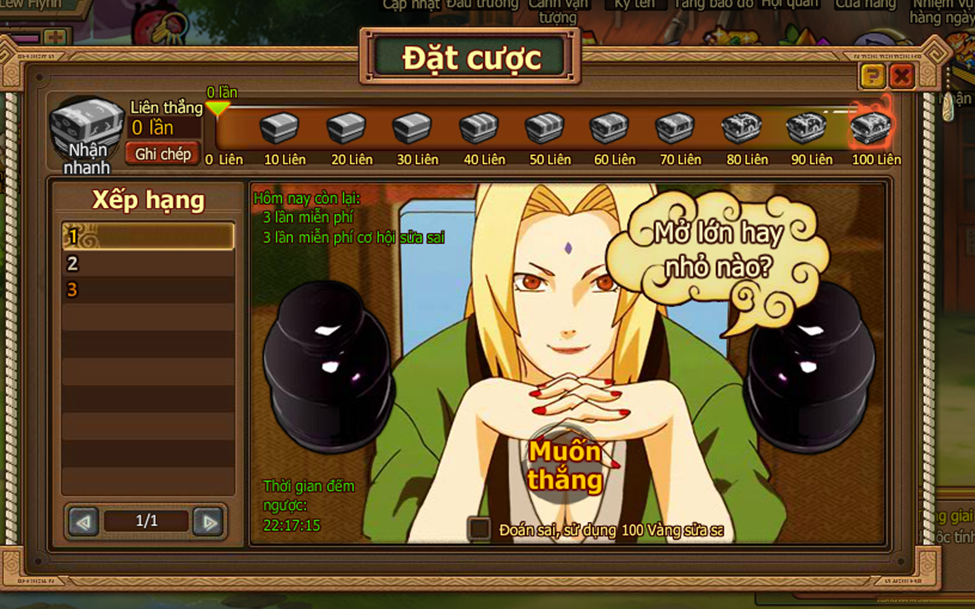The width and height of the screenshot is (975, 609).
Task: Select the 80 Liên reward chest
Action: click(741, 129)
